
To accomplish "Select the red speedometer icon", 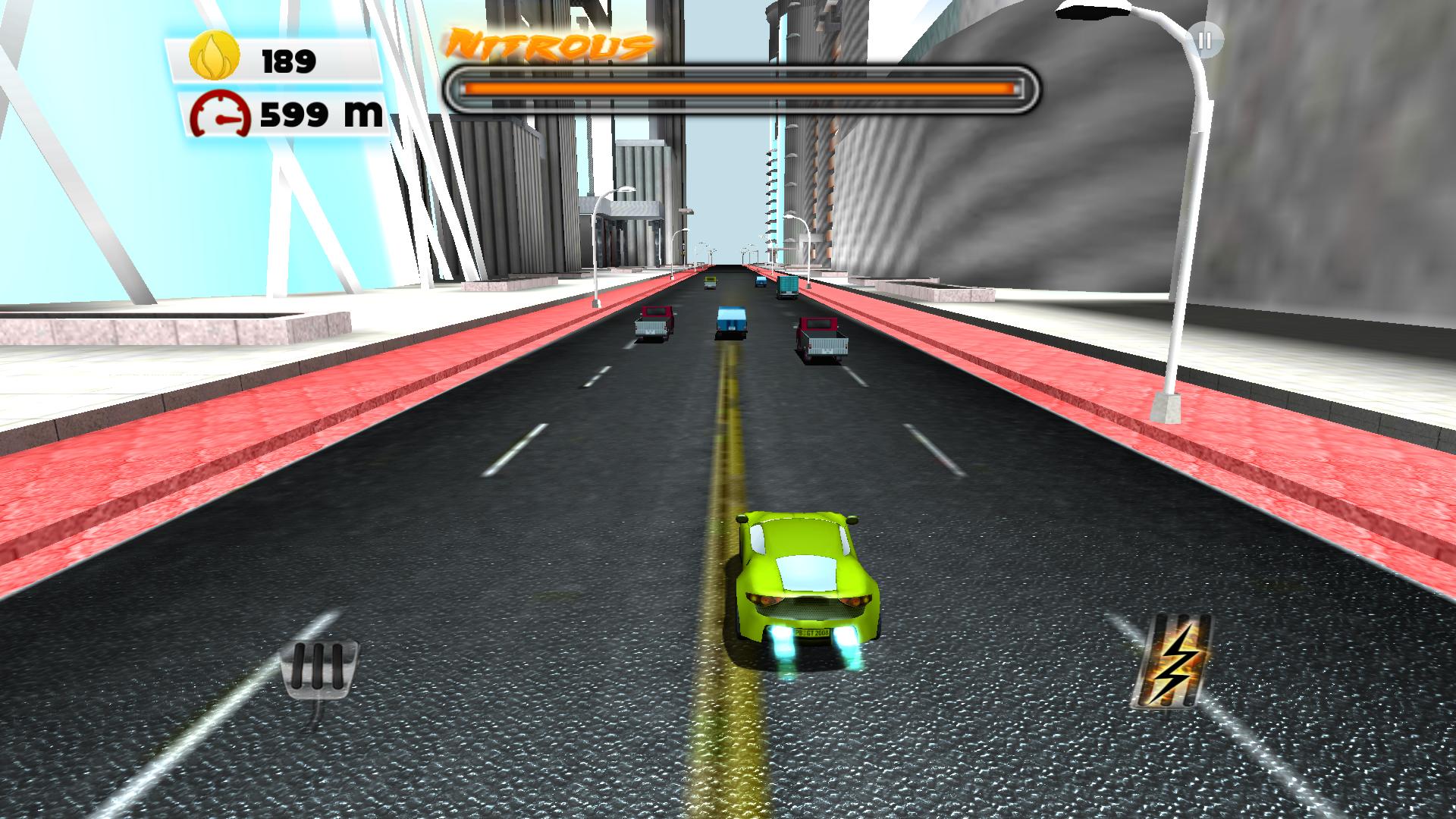I will point(221,115).
